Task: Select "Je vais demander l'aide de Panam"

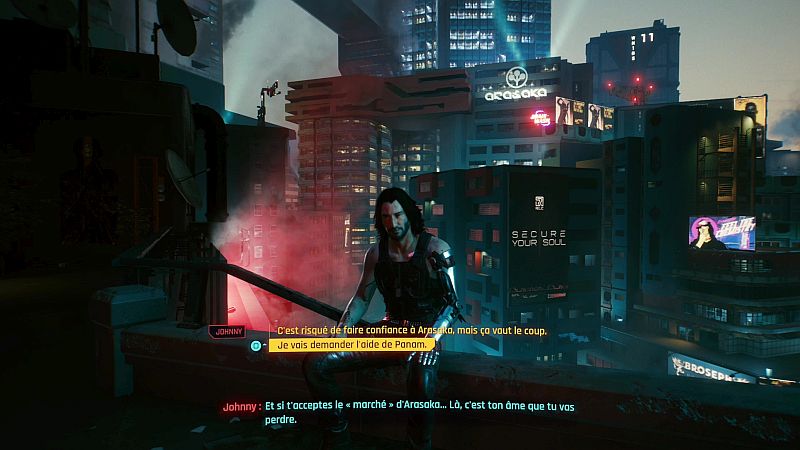Action: 354,345
